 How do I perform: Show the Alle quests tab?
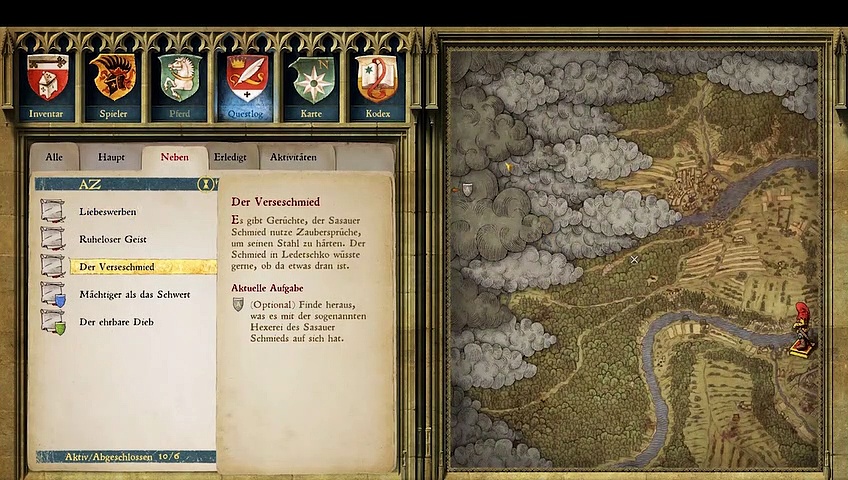pyautogui.click(x=54, y=158)
